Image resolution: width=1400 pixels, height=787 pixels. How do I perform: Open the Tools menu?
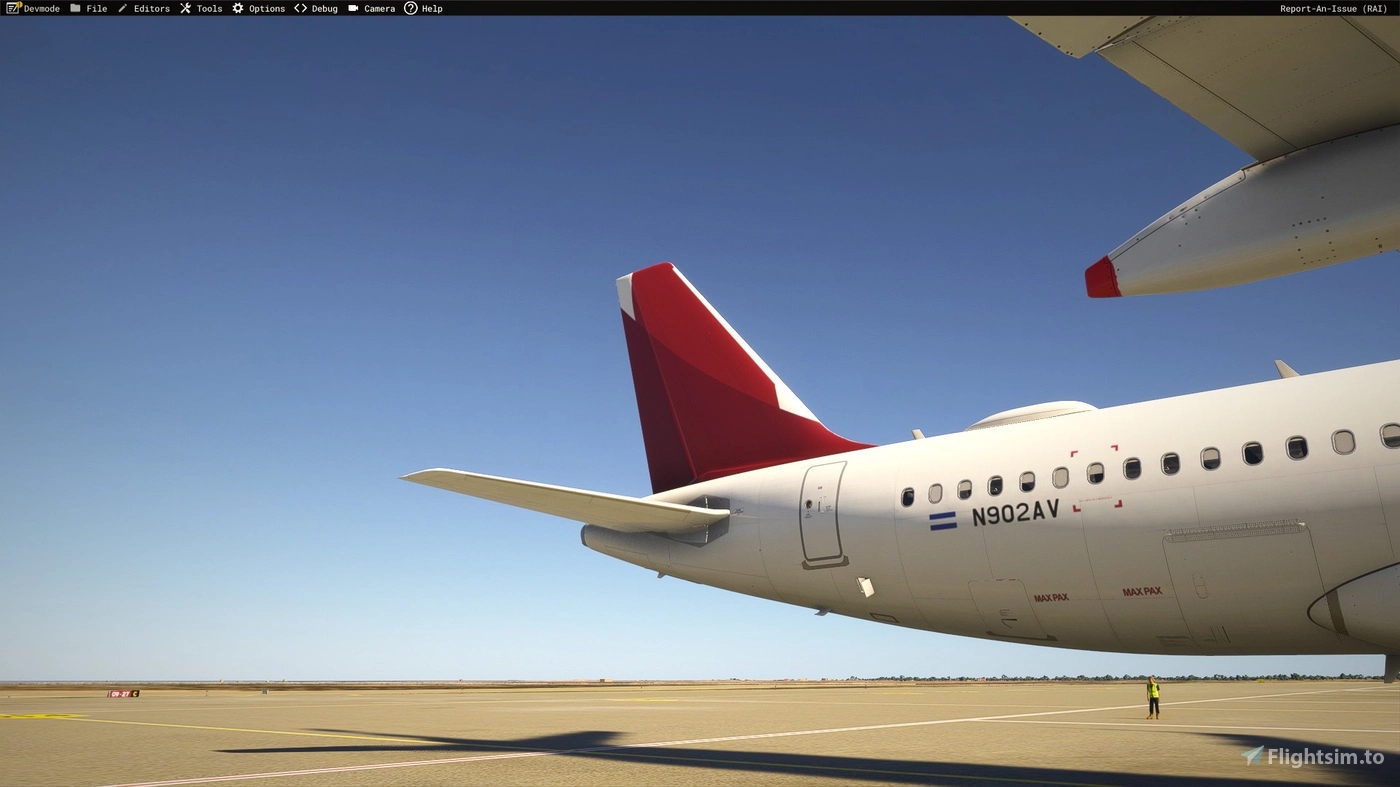point(208,8)
